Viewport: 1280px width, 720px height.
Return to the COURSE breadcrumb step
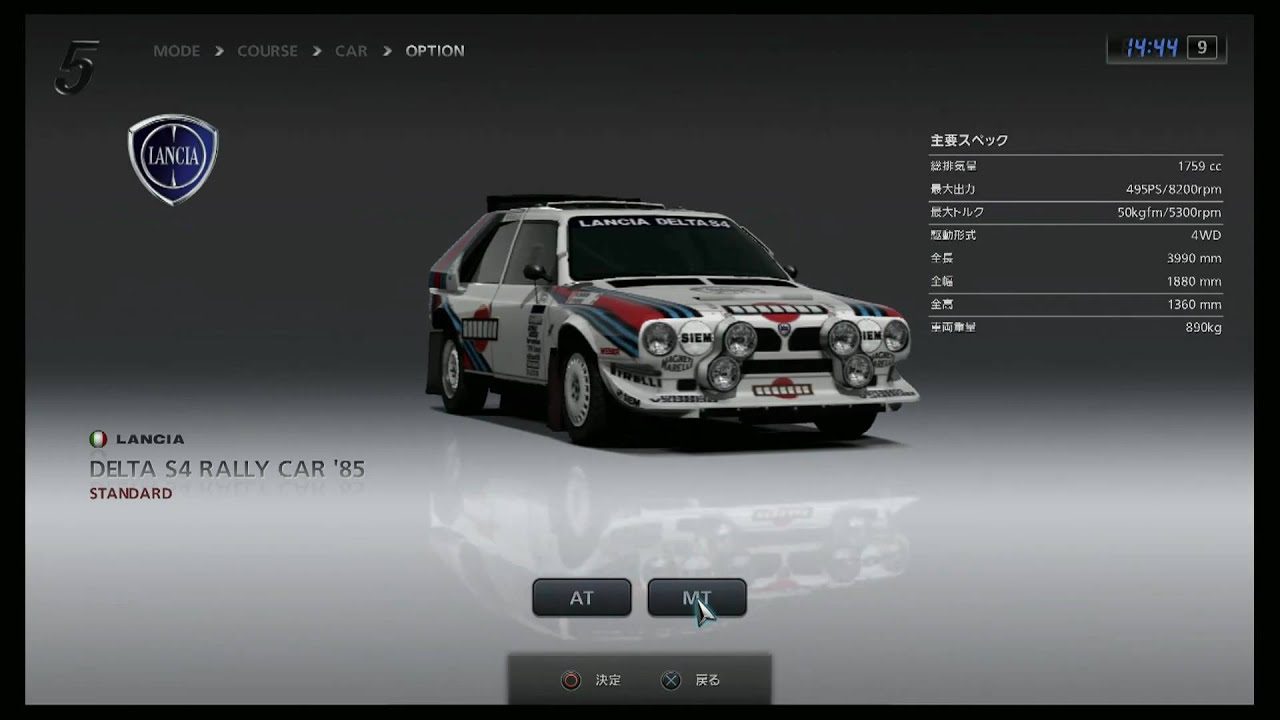(x=267, y=51)
